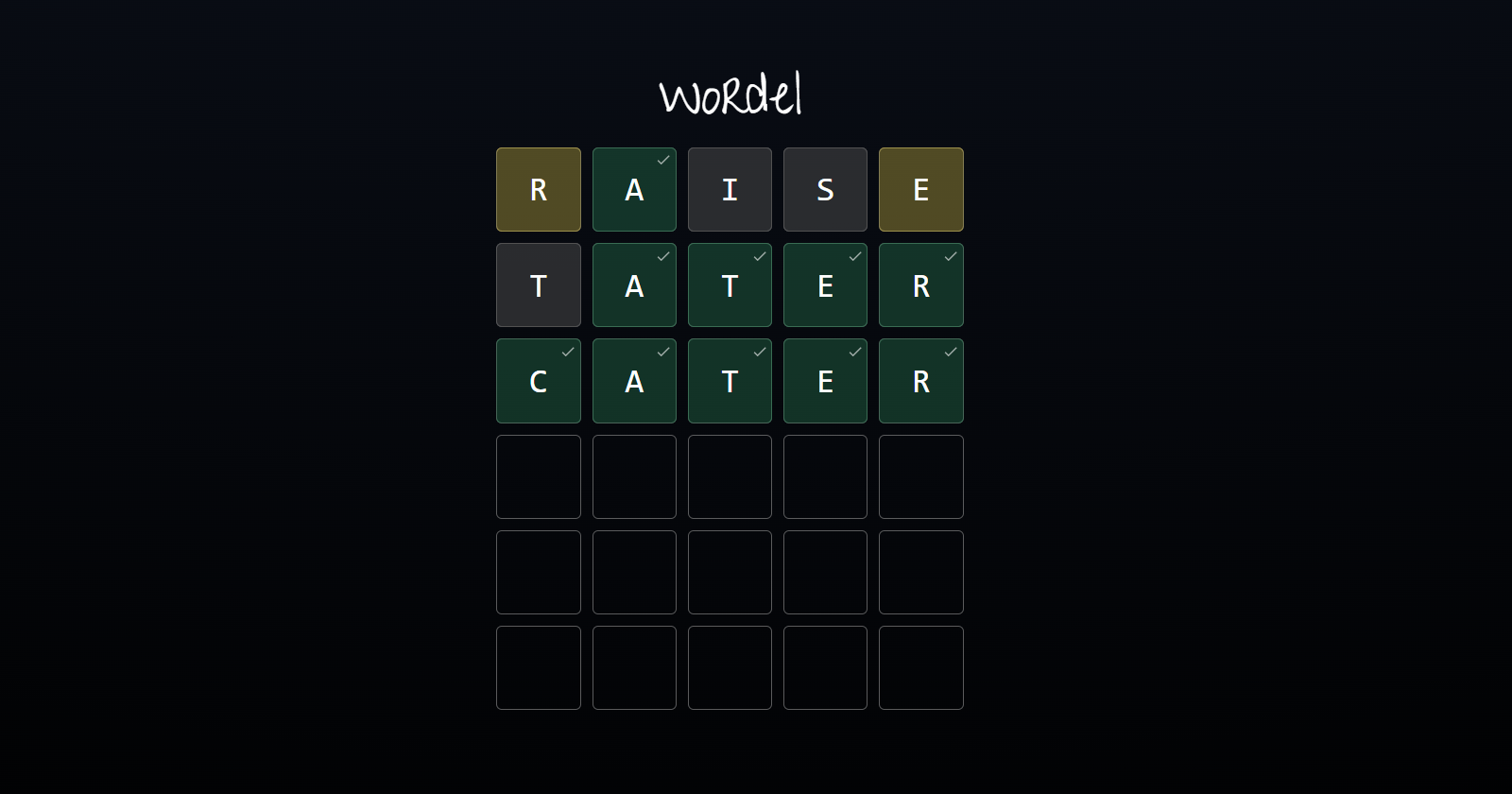Click the last empty tile in the bottom row
Viewport: 1512px width, 794px height.
coord(920,667)
